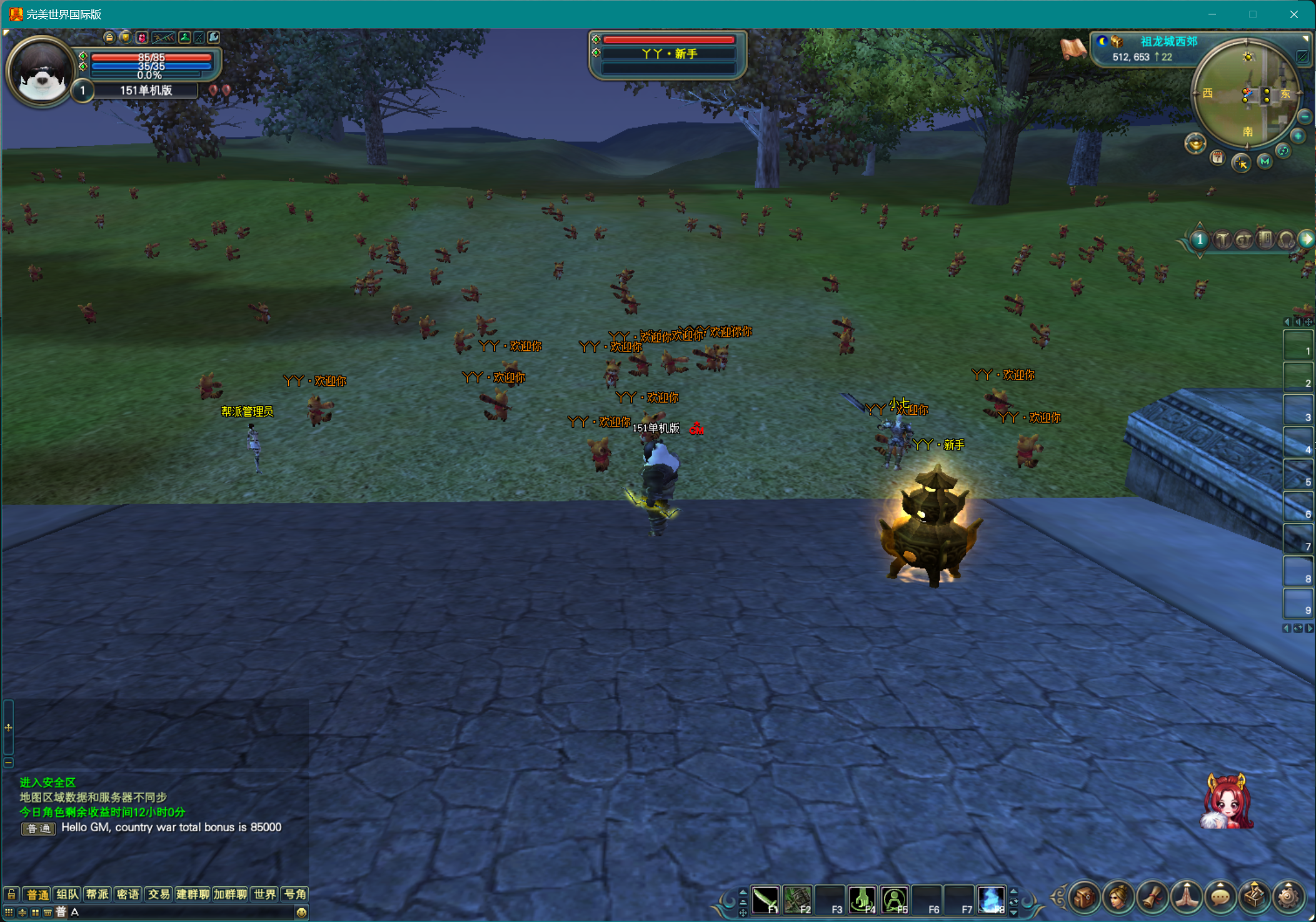Open the character portrait menu button
Image resolution: width=1316 pixels, height=922 pixels.
tap(1118, 898)
